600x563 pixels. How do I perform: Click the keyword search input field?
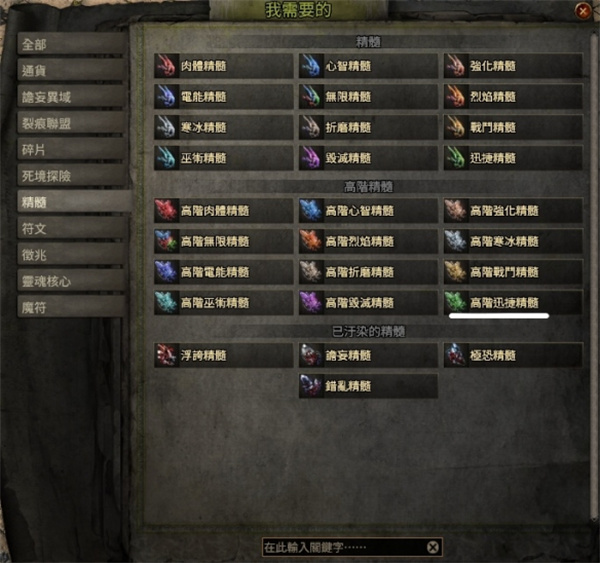click(x=340, y=547)
